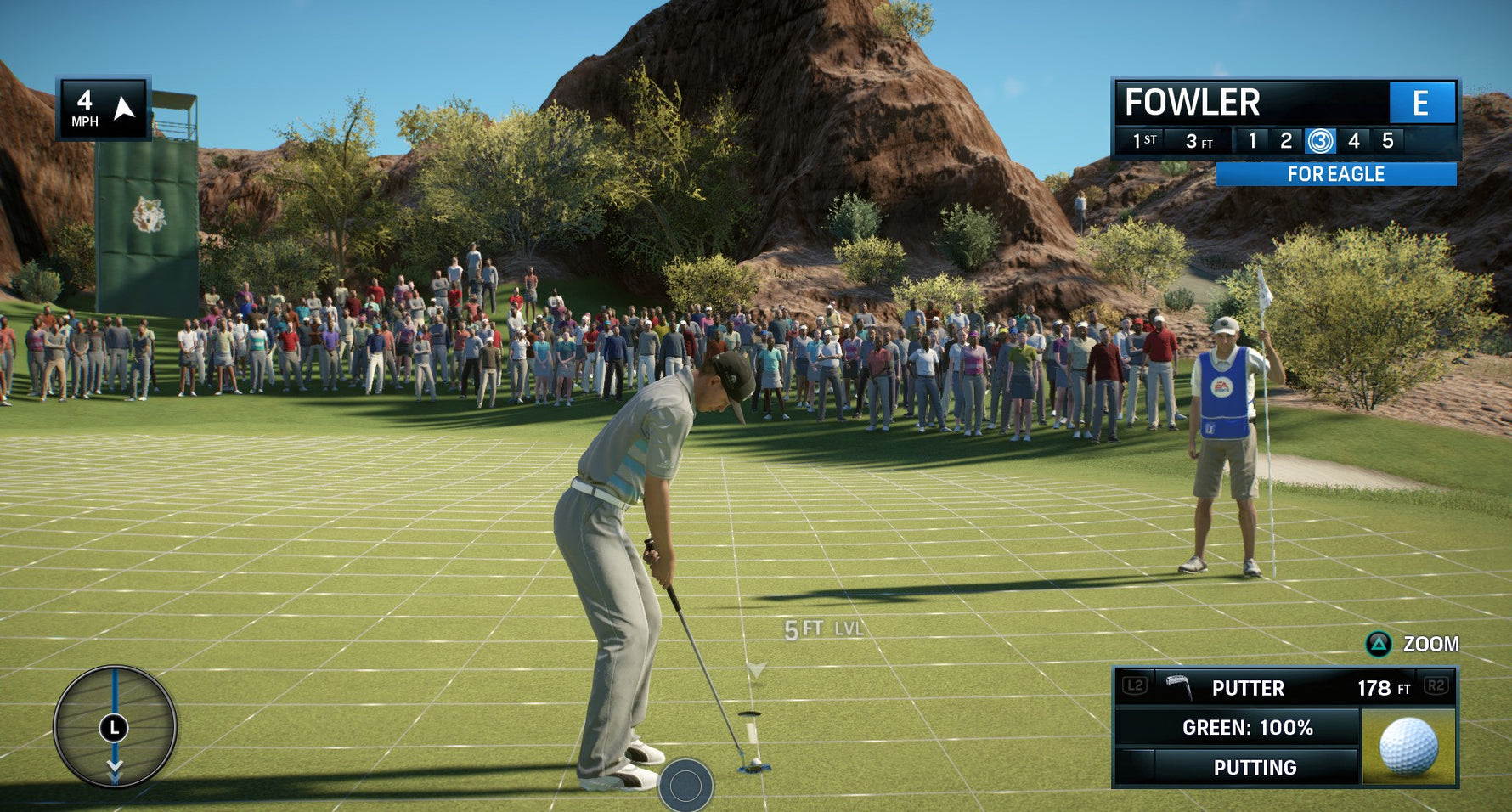1512x812 pixels.
Task: Choose the PUTTING shot type
Action: [x=1254, y=767]
